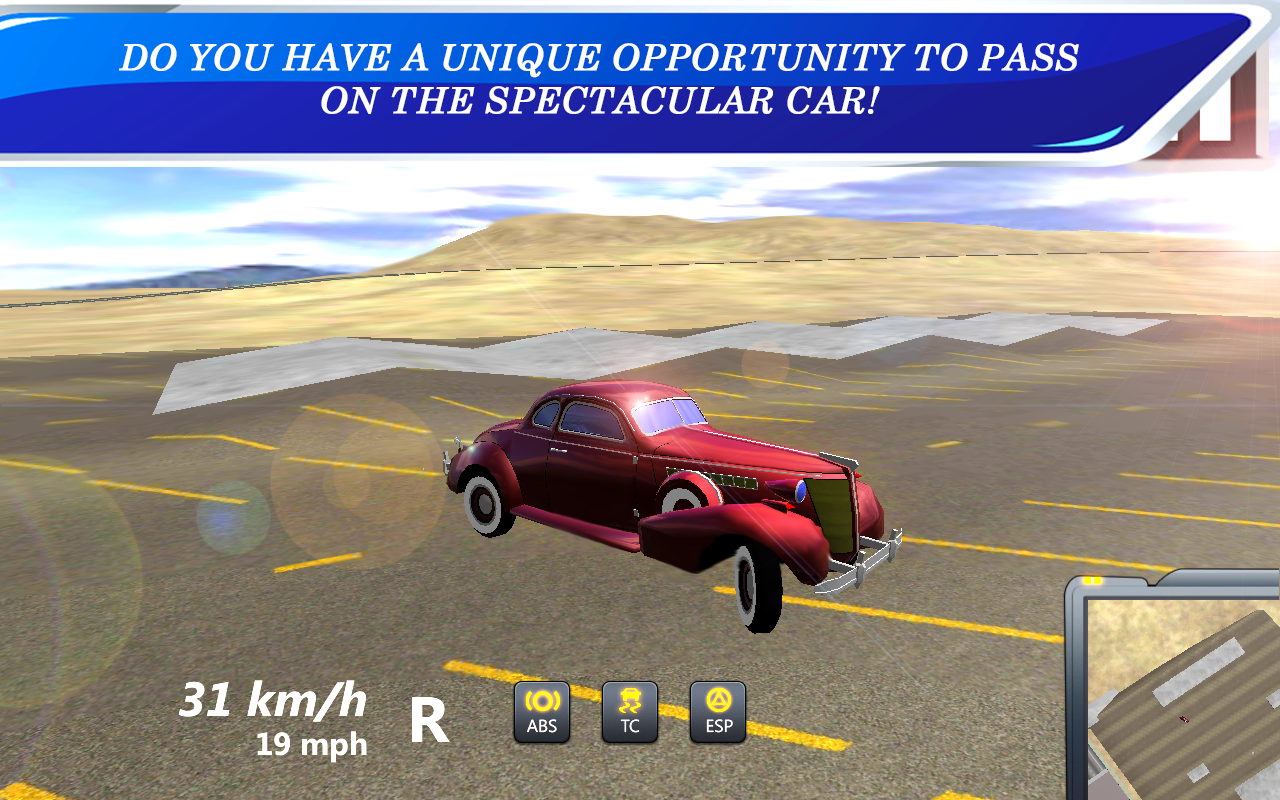
Task: Toggle the TC traction control icon
Action: click(629, 712)
